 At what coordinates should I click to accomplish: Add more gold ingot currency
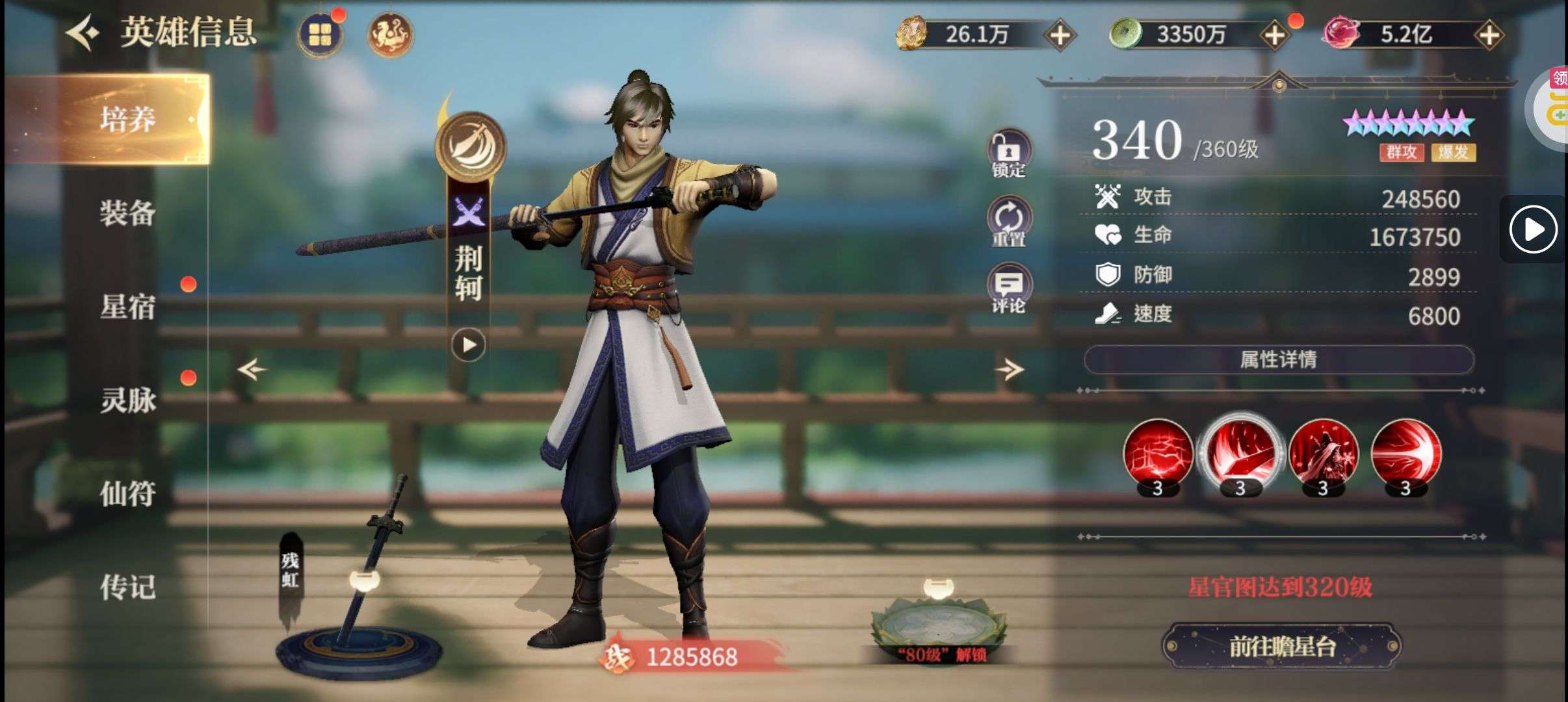coord(1060,35)
